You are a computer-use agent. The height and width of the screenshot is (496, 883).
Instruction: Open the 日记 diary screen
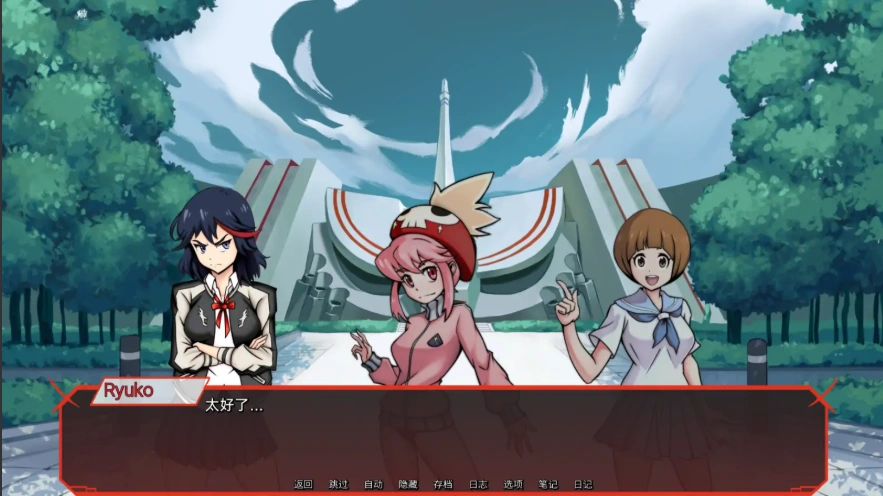(582, 484)
